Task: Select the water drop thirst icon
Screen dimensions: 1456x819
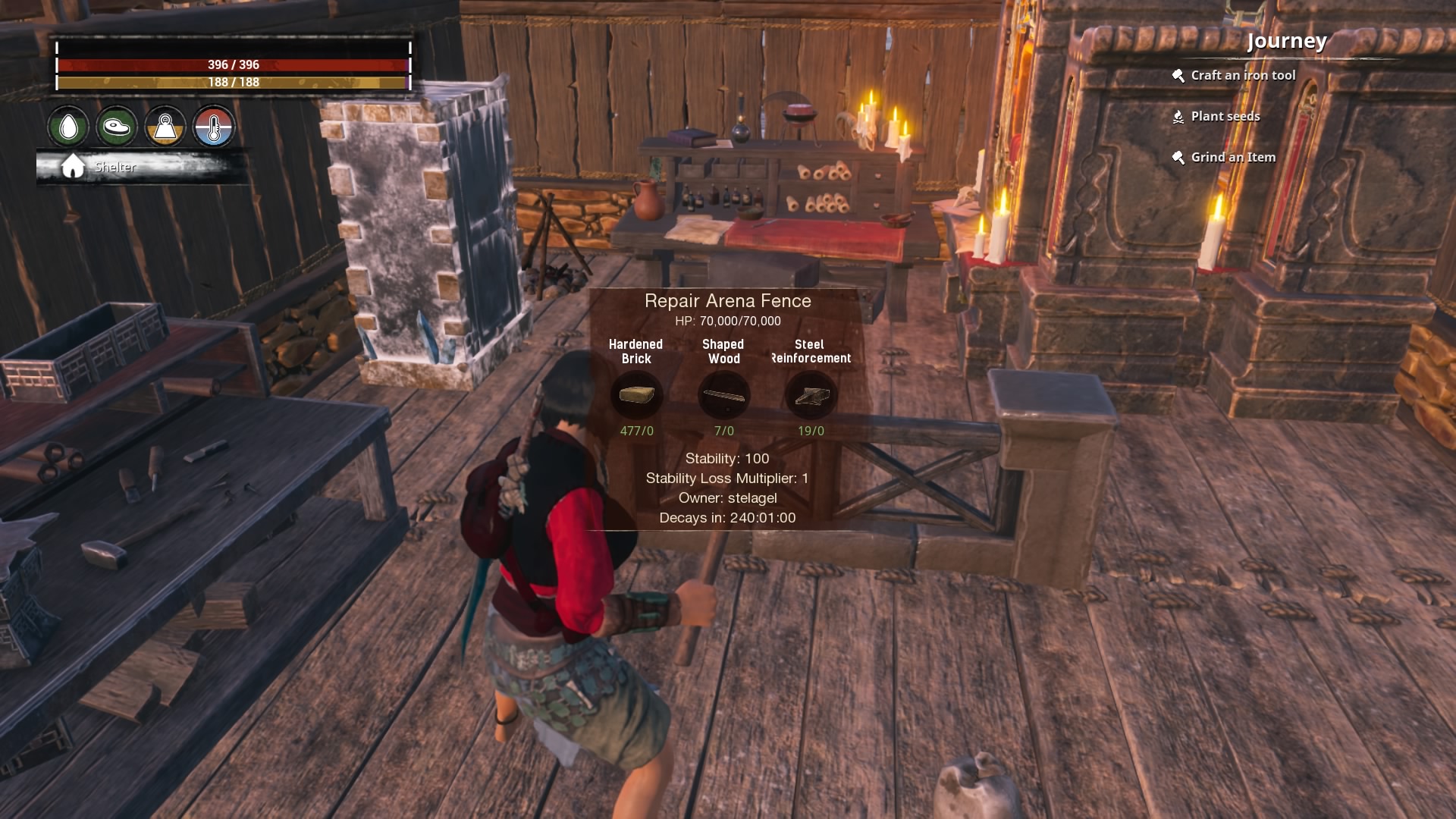Action: tap(69, 127)
